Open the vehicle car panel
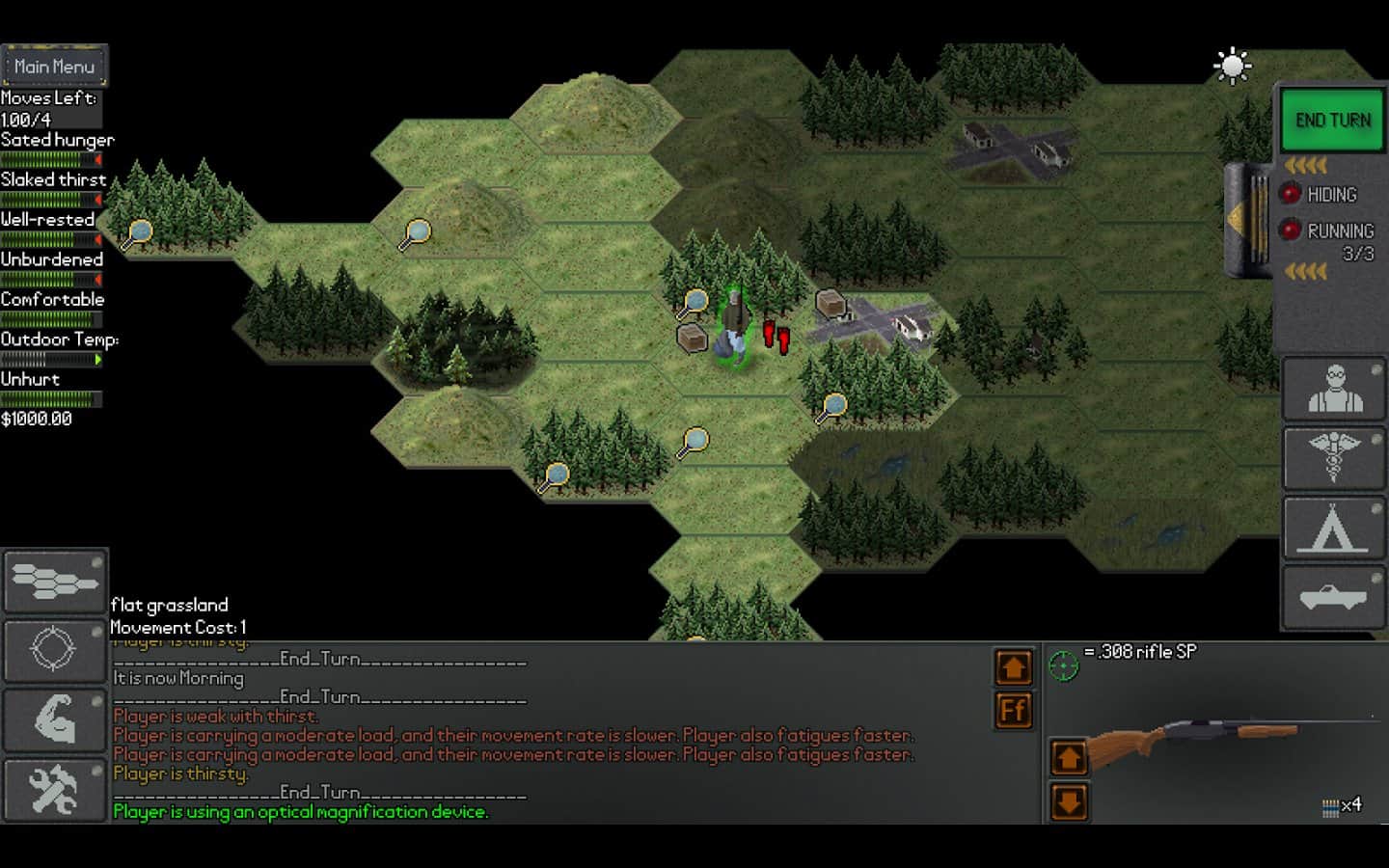Viewport: 1389px width, 868px height. point(1334,598)
